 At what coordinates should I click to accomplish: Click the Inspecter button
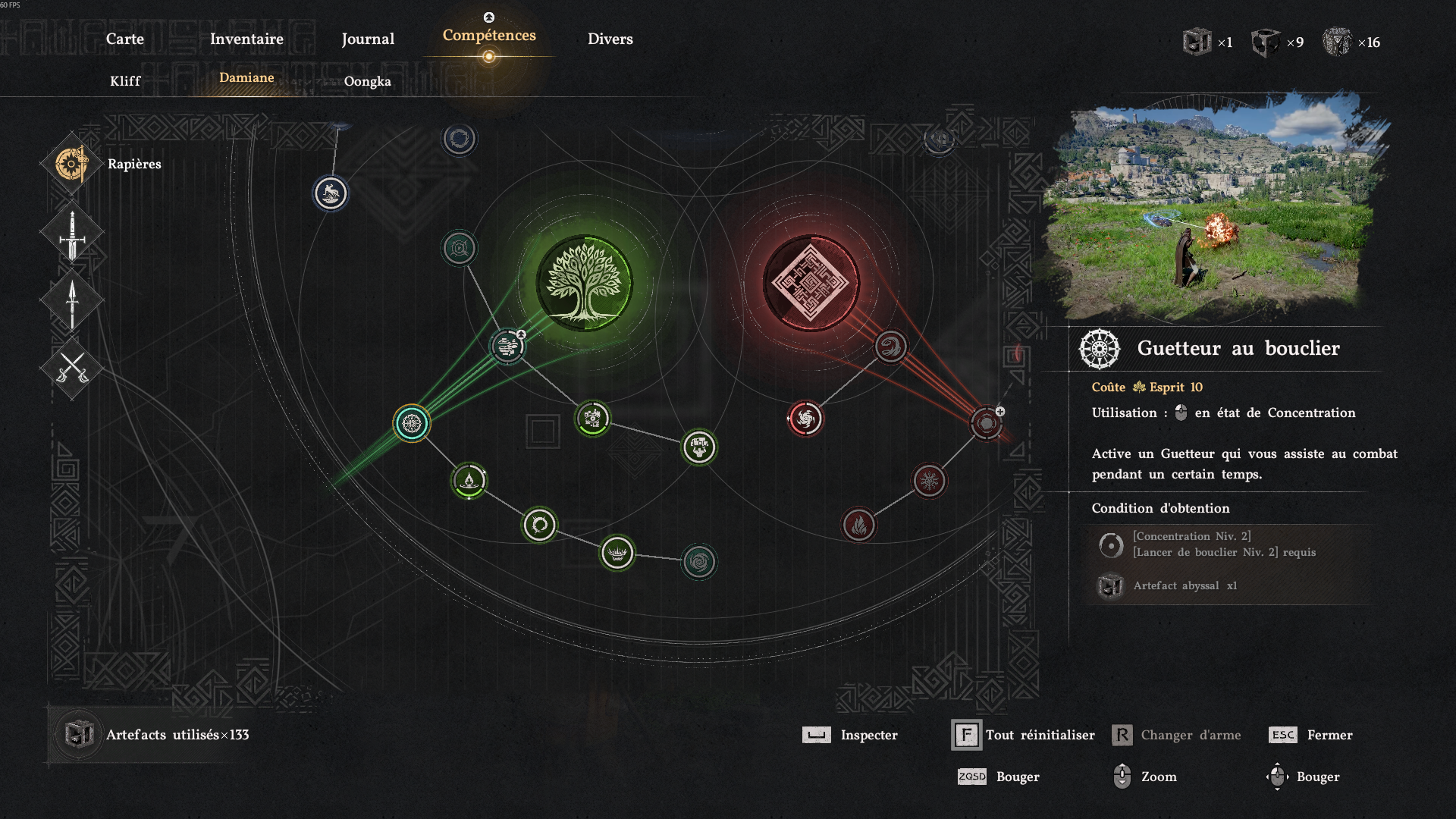(851, 735)
